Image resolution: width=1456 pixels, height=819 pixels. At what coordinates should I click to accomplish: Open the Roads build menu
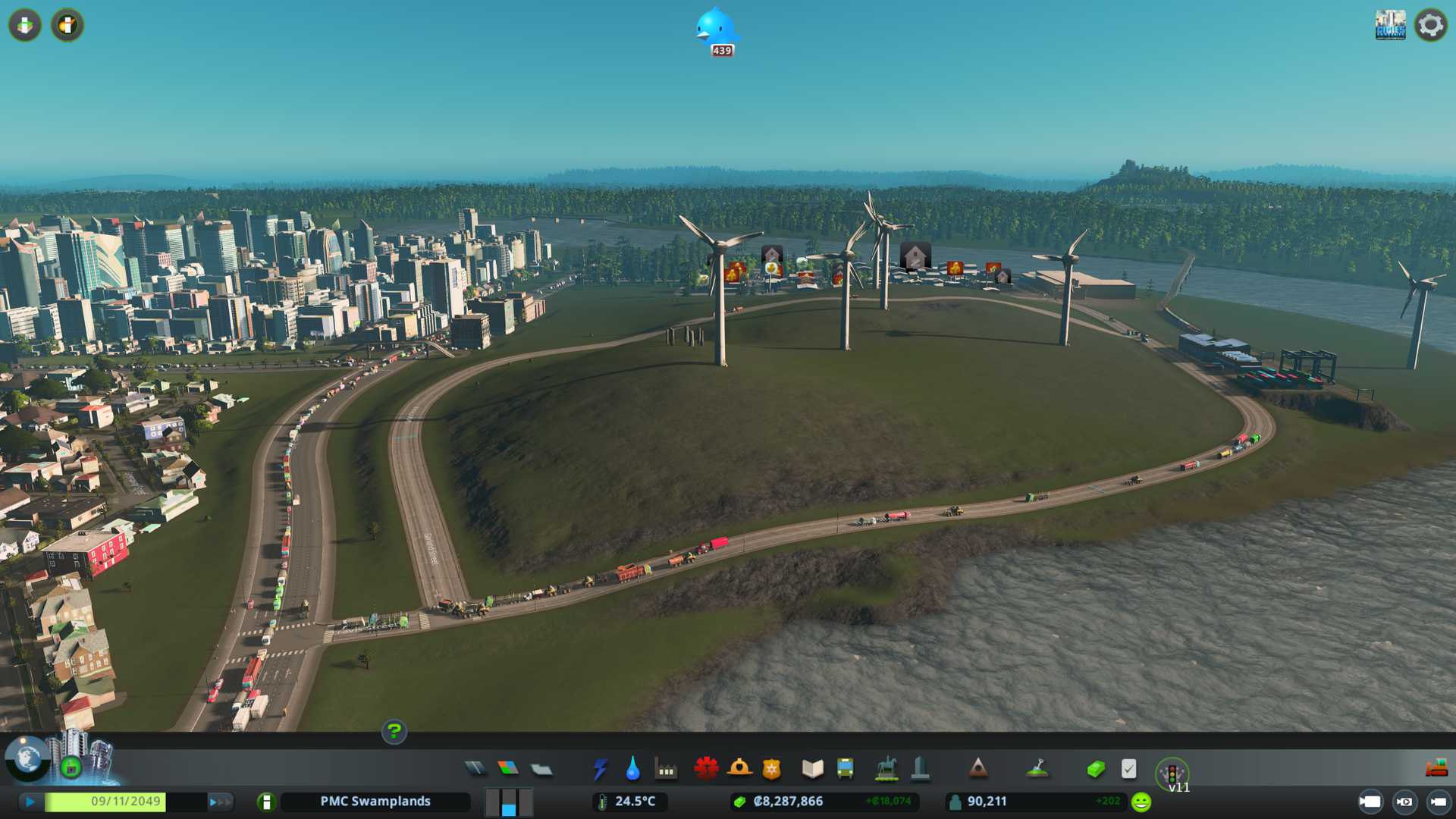[x=475, y=769]
